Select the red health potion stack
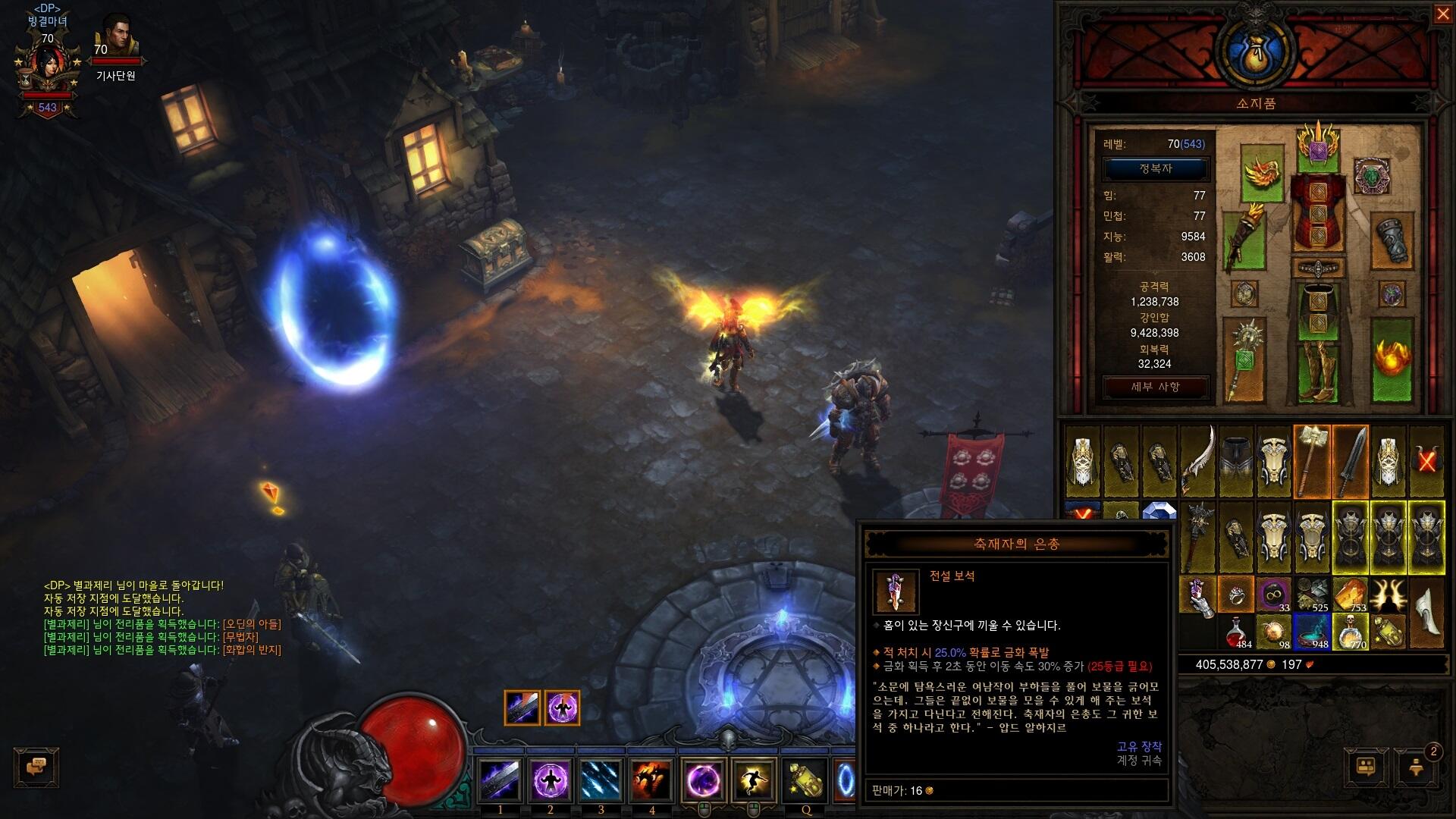This screenshot has width=1456, height=819. (x=1236, y=632)
